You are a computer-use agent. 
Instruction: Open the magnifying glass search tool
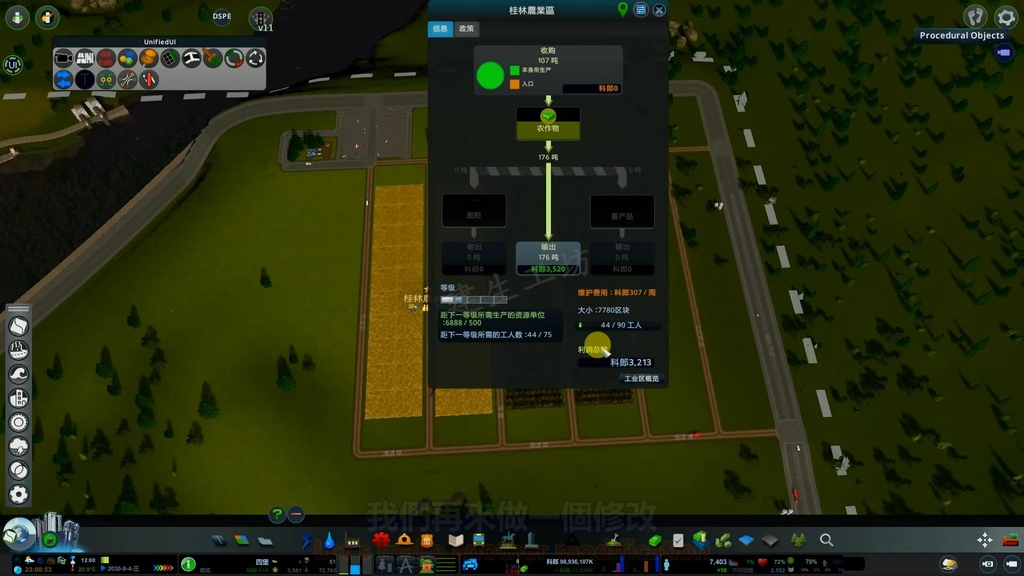826,540
